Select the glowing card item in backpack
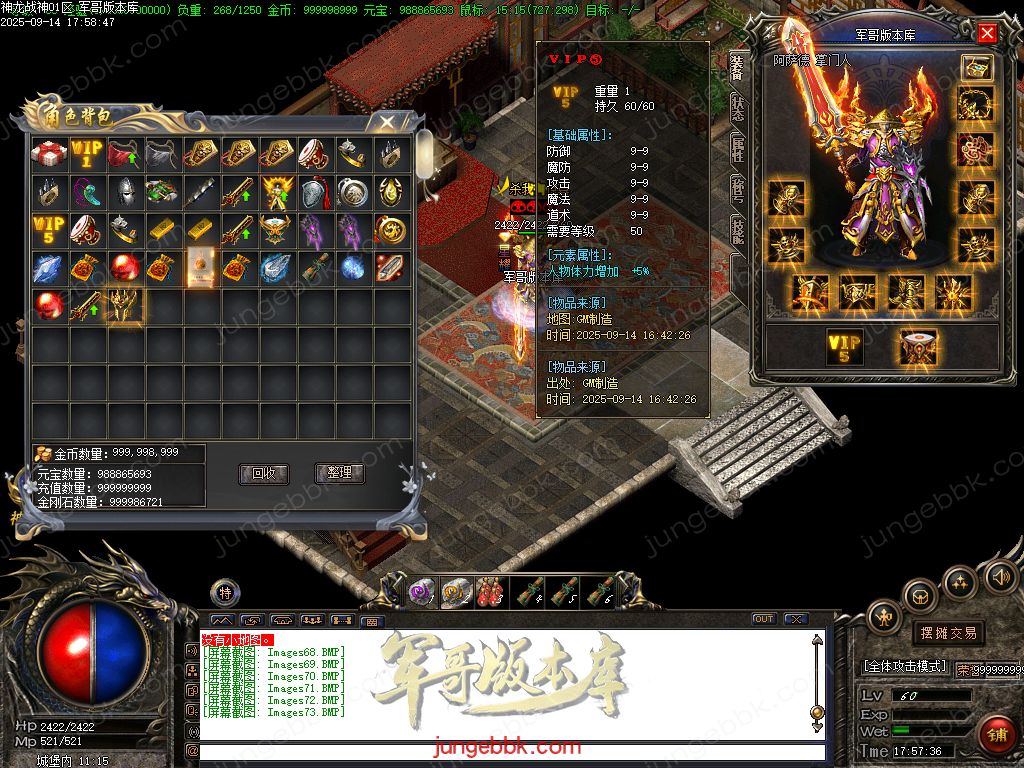Image resolution: width=1024 pixels, height=768 pixels. click(x=201, y=267)
